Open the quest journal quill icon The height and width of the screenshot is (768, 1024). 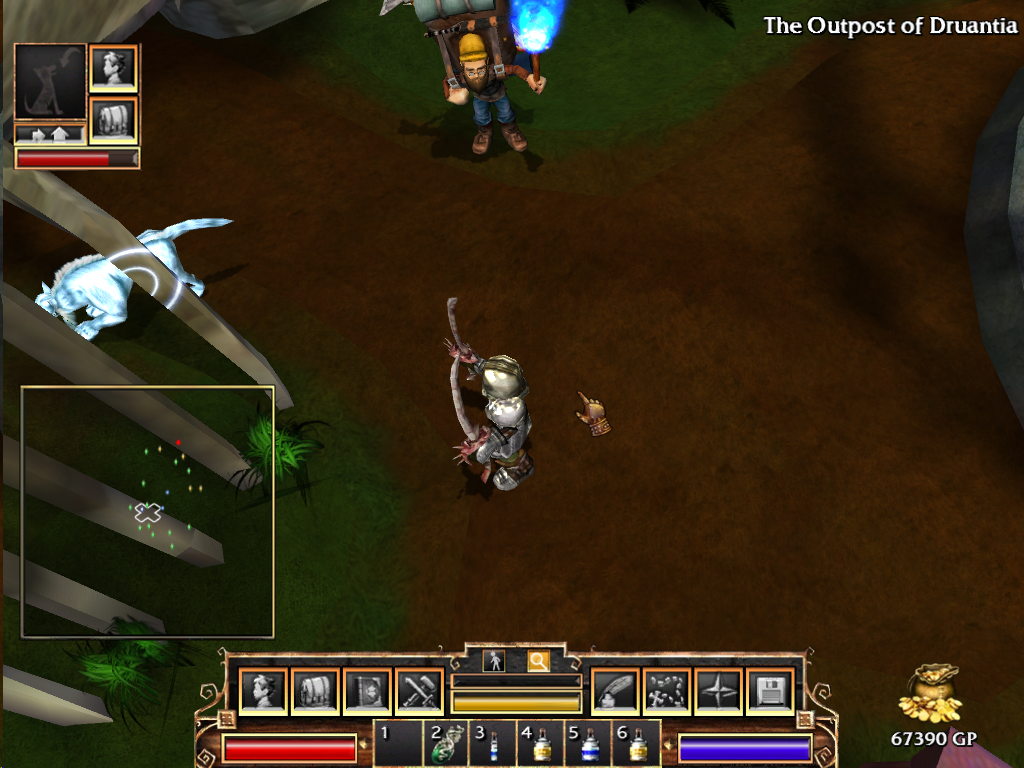[614, 691]
